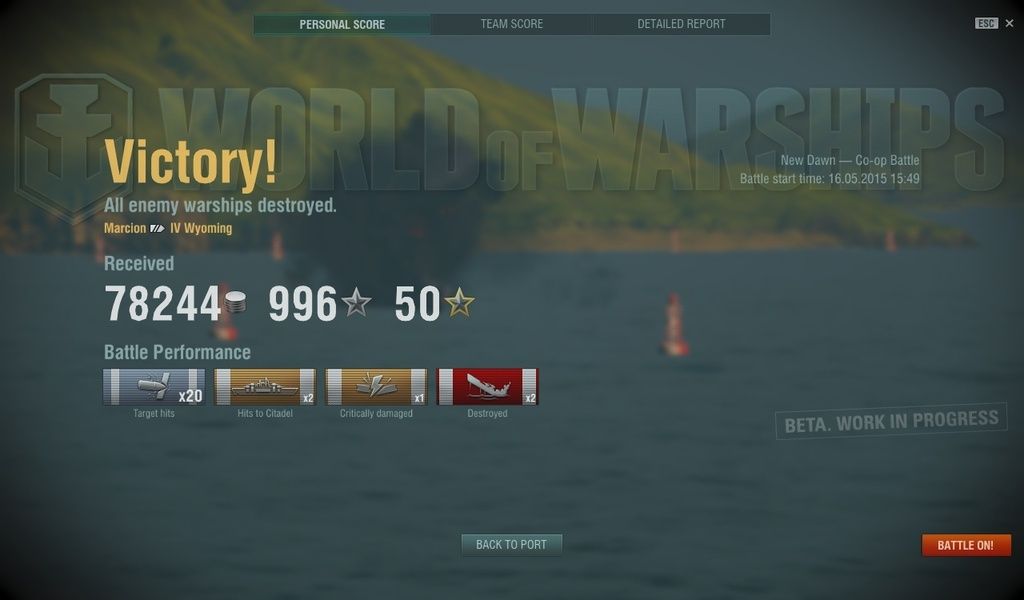Screen dimensions: 1024x600
Task: Switch to the Personal Score tab
Action: point(342,24)
